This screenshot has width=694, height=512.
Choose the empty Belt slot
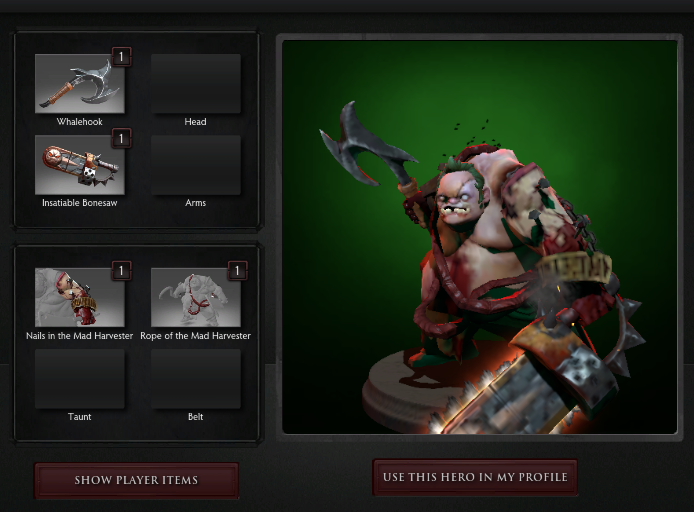(195, 378)
